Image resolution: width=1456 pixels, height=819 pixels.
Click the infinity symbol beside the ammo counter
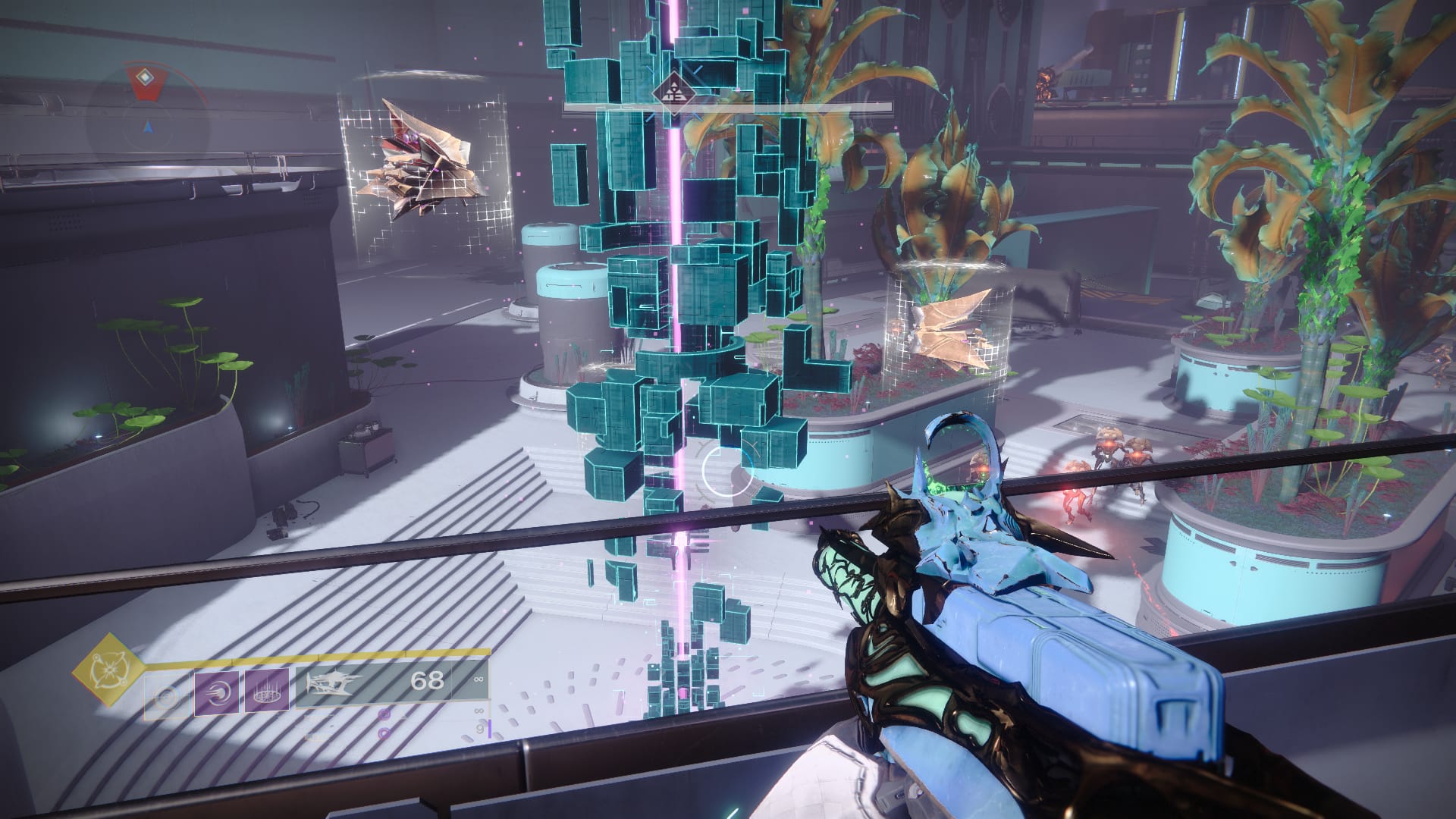point(479,681)
